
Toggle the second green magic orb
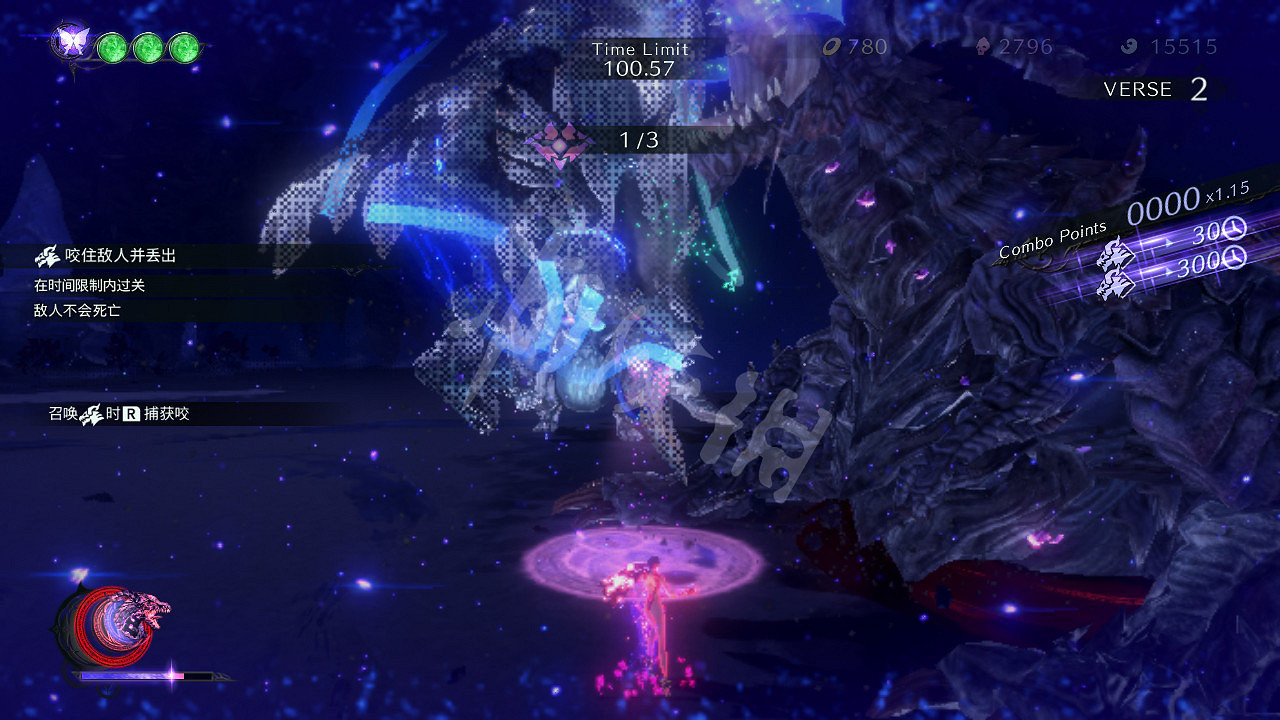pos(148,46)
